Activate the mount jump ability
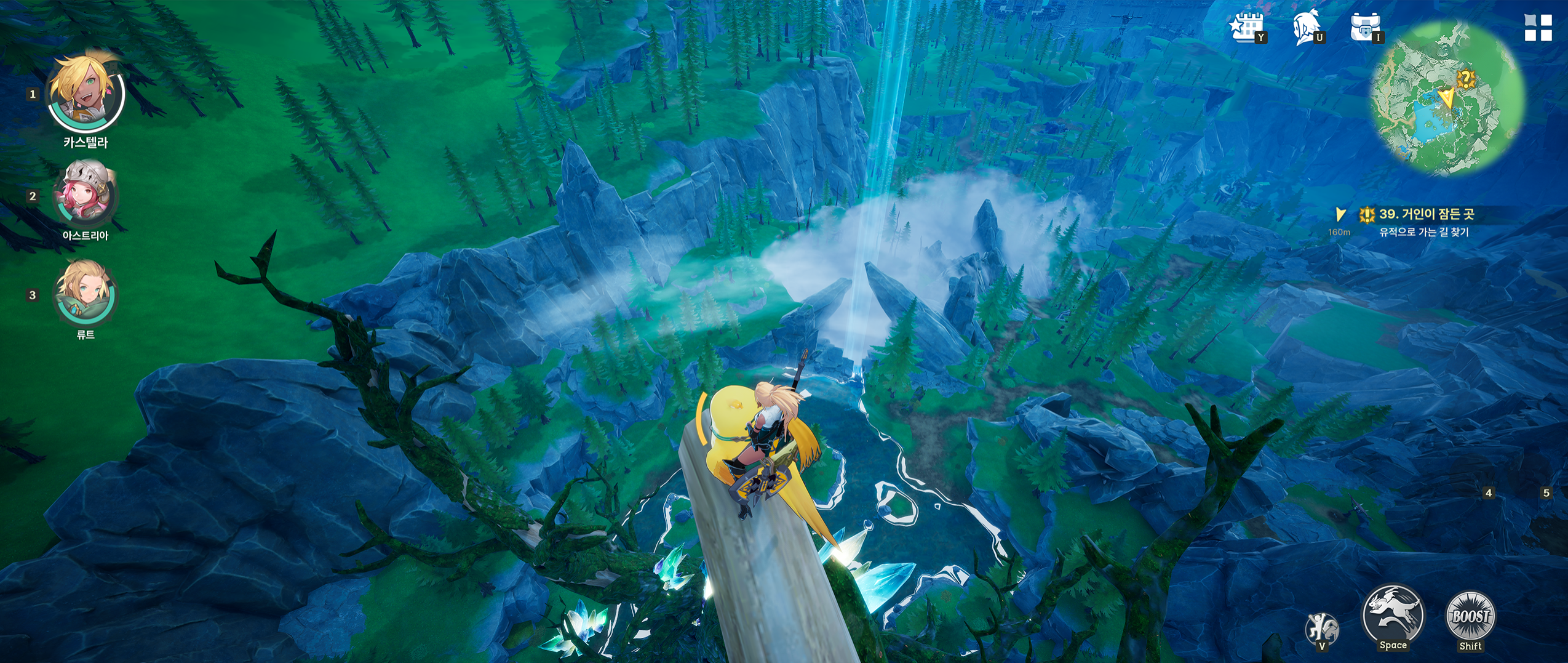Image resolution: width=1568 pixels, height=663 pixels. (1393, 616)
